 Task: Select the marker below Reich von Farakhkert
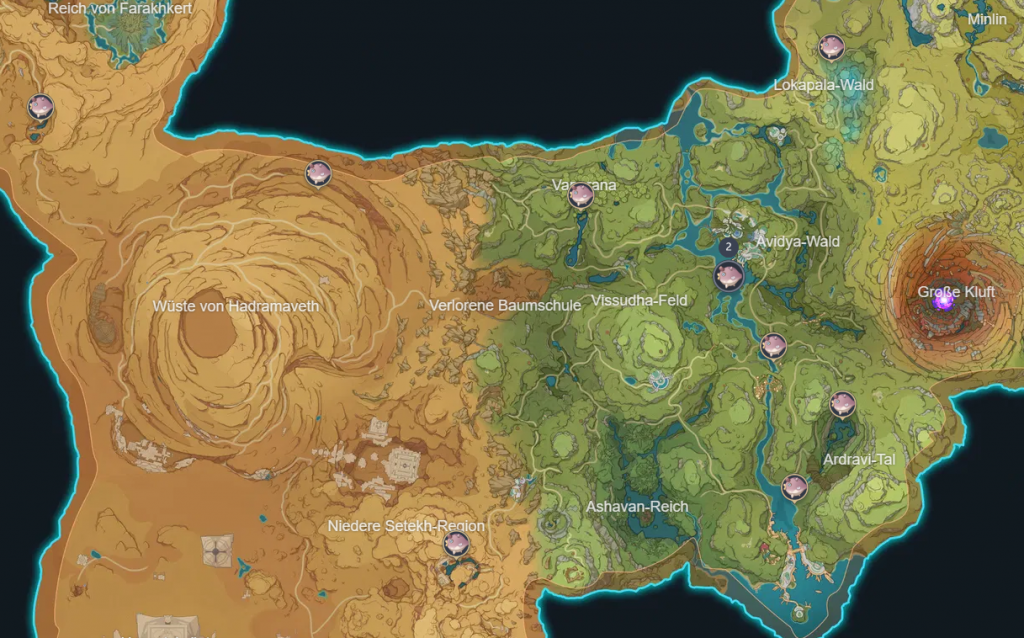[40, 106]
